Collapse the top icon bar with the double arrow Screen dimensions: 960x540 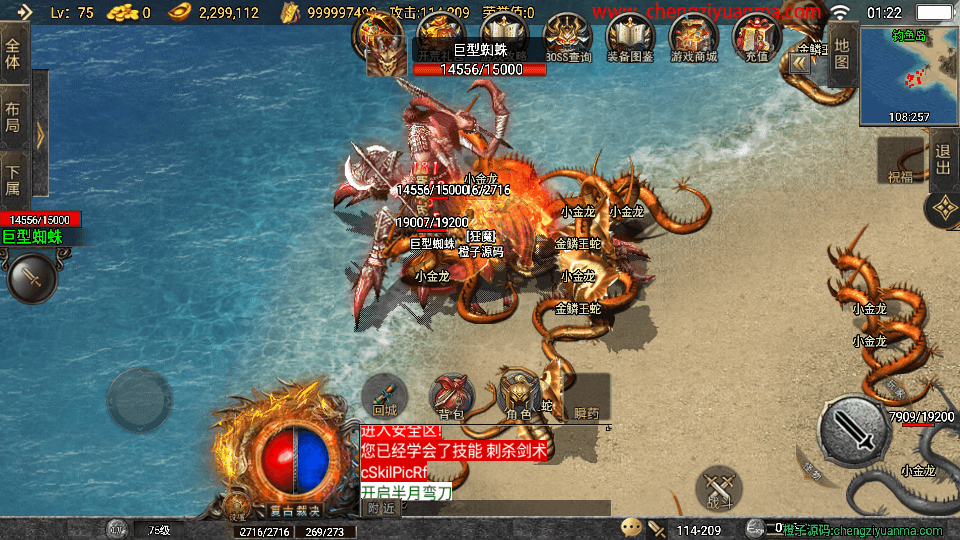pos(800,62)
